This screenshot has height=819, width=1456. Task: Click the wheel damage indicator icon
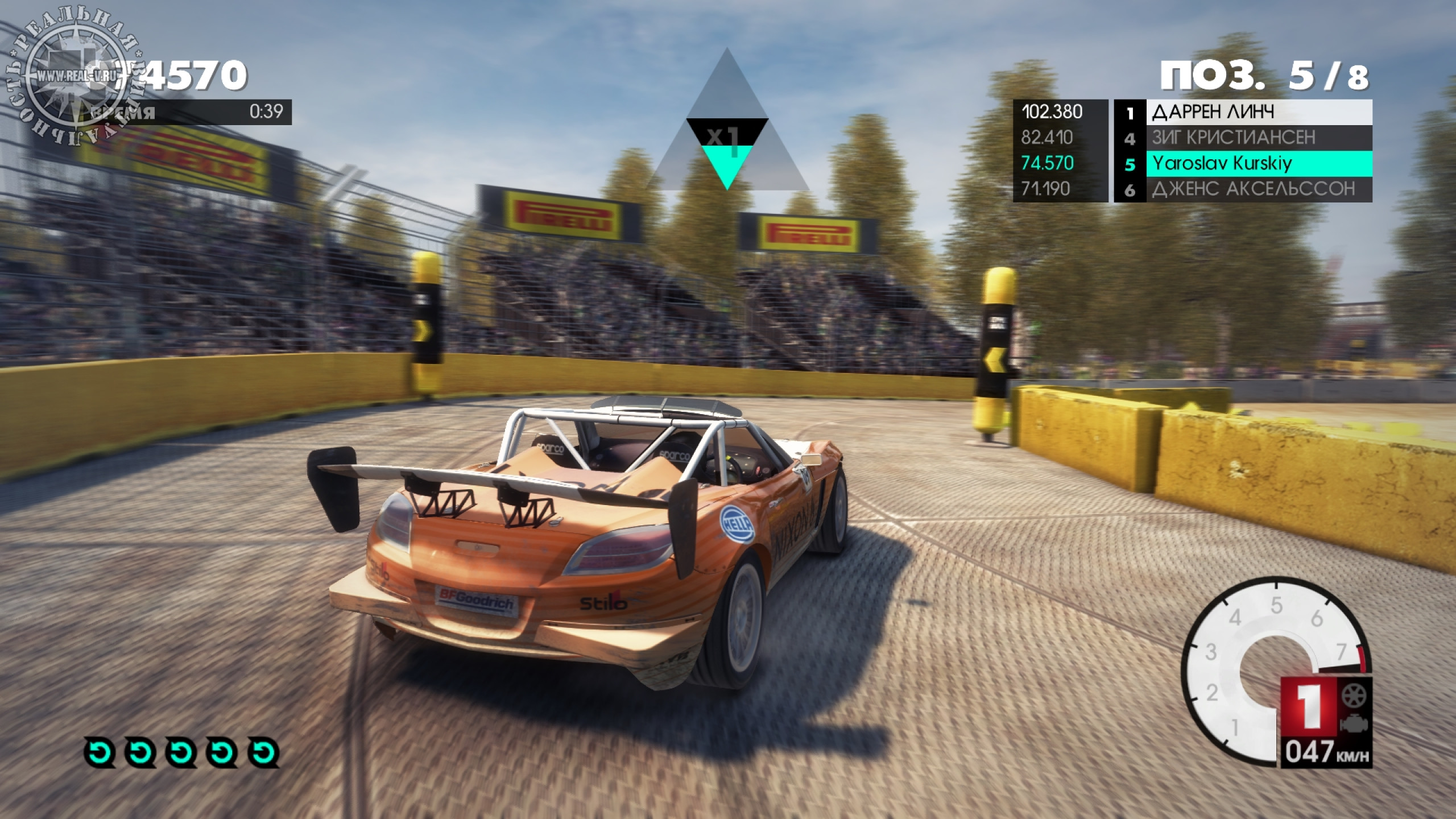[x=1355, y=695]
